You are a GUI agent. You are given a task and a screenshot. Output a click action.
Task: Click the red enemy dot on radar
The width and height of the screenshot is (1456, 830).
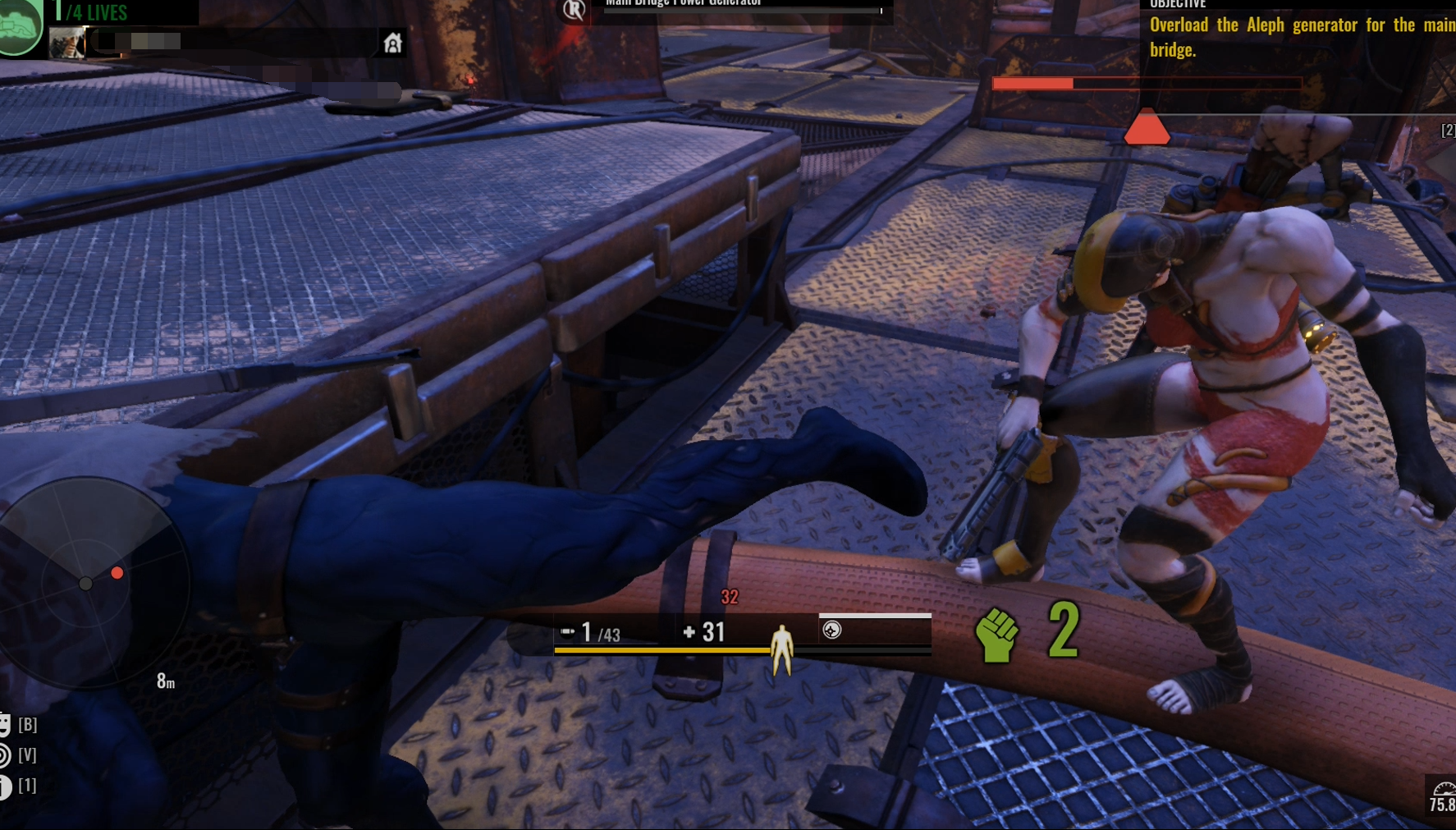[x=117, y=573]
